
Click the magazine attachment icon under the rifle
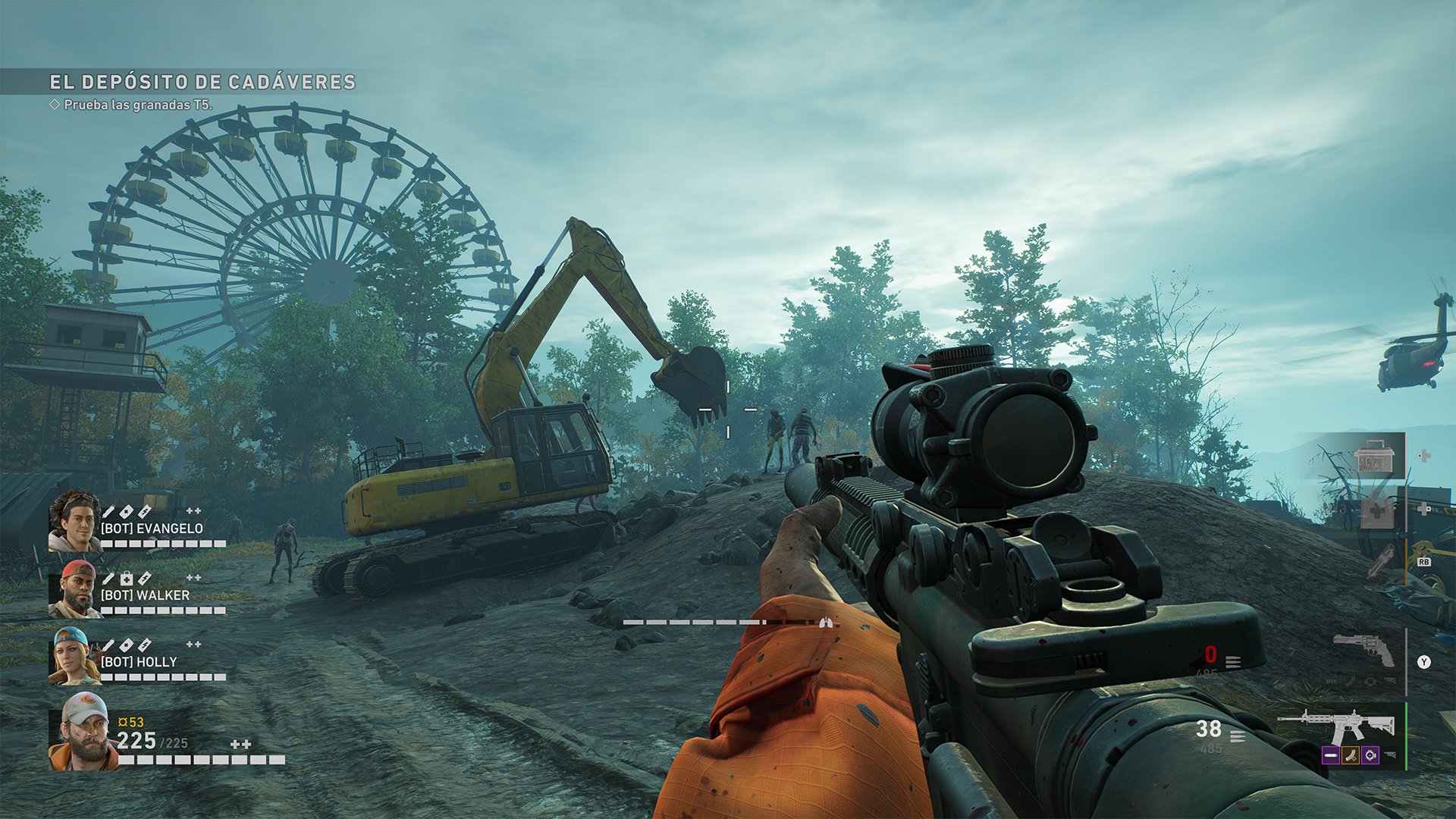(x=1350, y=755)
